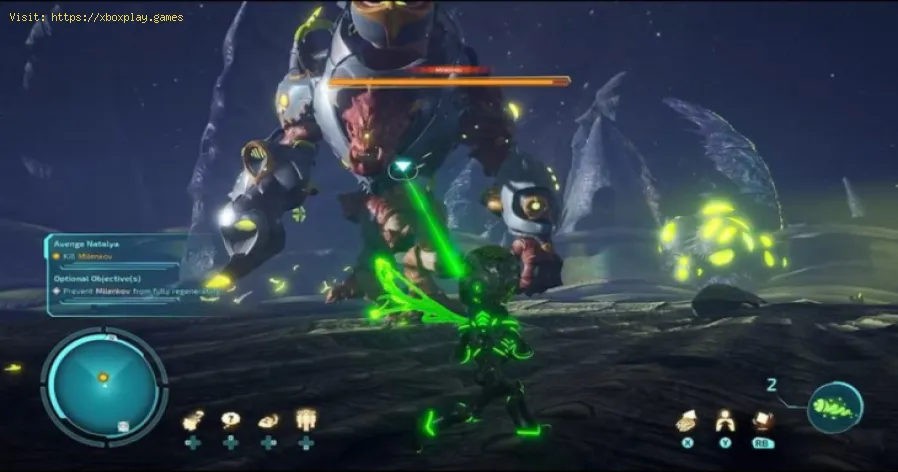Screen dimensions: 898x472
Task: Activate the grabbing hand ability icon
Action: click(686, 422)
